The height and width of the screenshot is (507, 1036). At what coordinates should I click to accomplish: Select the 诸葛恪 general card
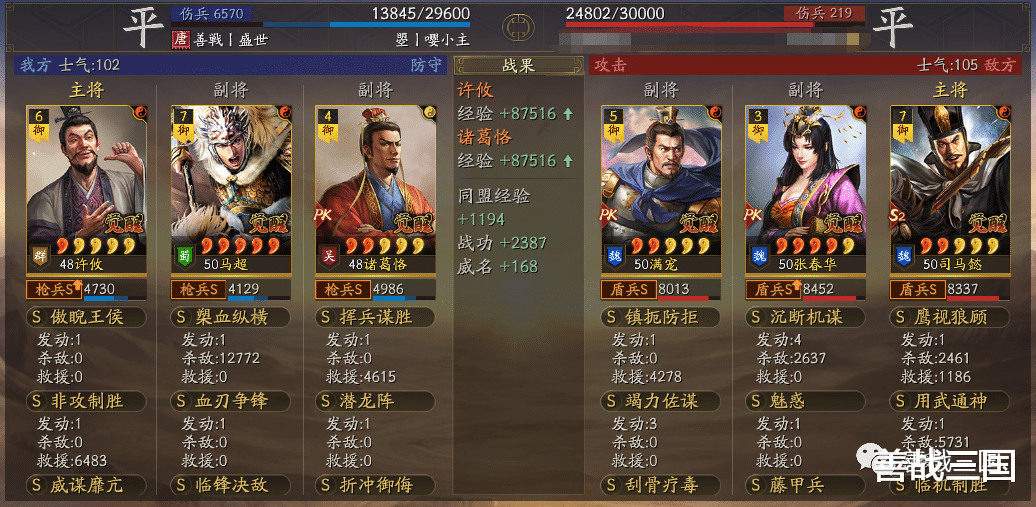(x=375, y=185)
